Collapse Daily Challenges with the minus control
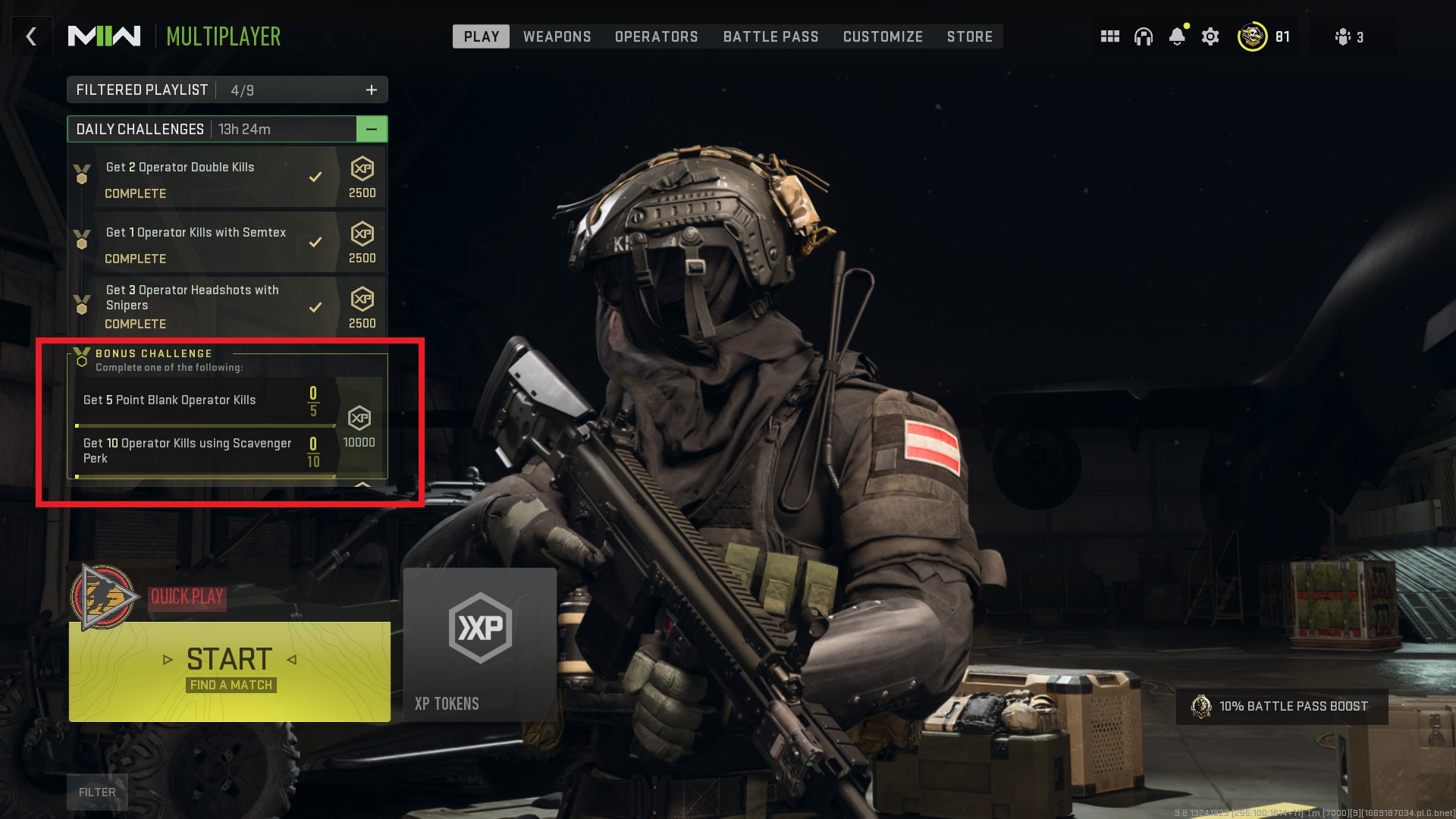The image size is (1456, 819). coord(372,129)
